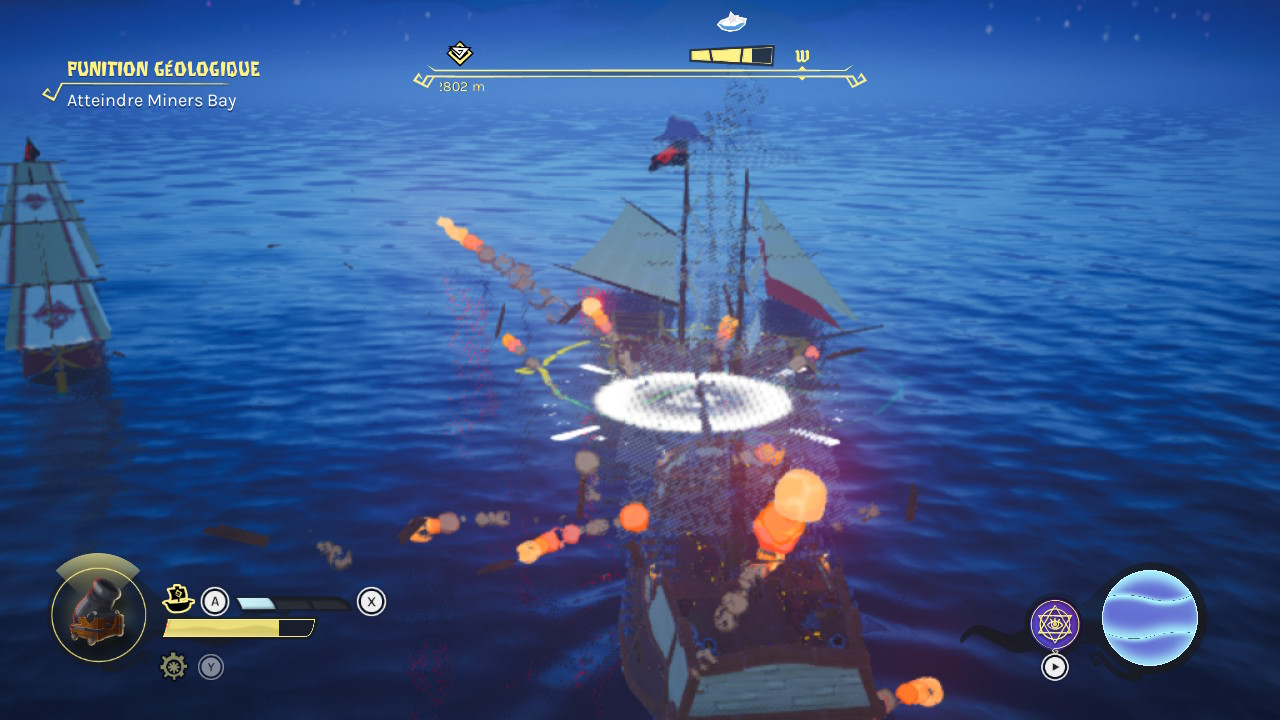Viewport: 1280px width, 720px height.
Task: Click the W heading marker on compass
Action: tap(802, 56)
